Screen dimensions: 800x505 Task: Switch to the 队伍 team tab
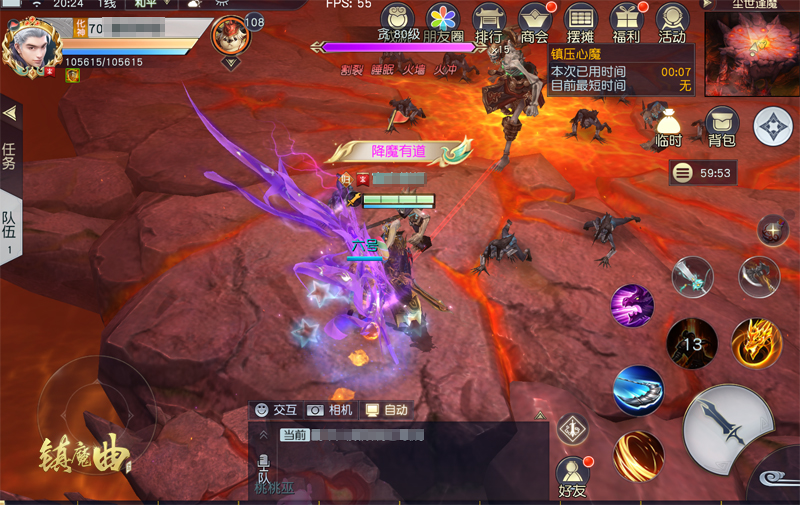point(10,229)
